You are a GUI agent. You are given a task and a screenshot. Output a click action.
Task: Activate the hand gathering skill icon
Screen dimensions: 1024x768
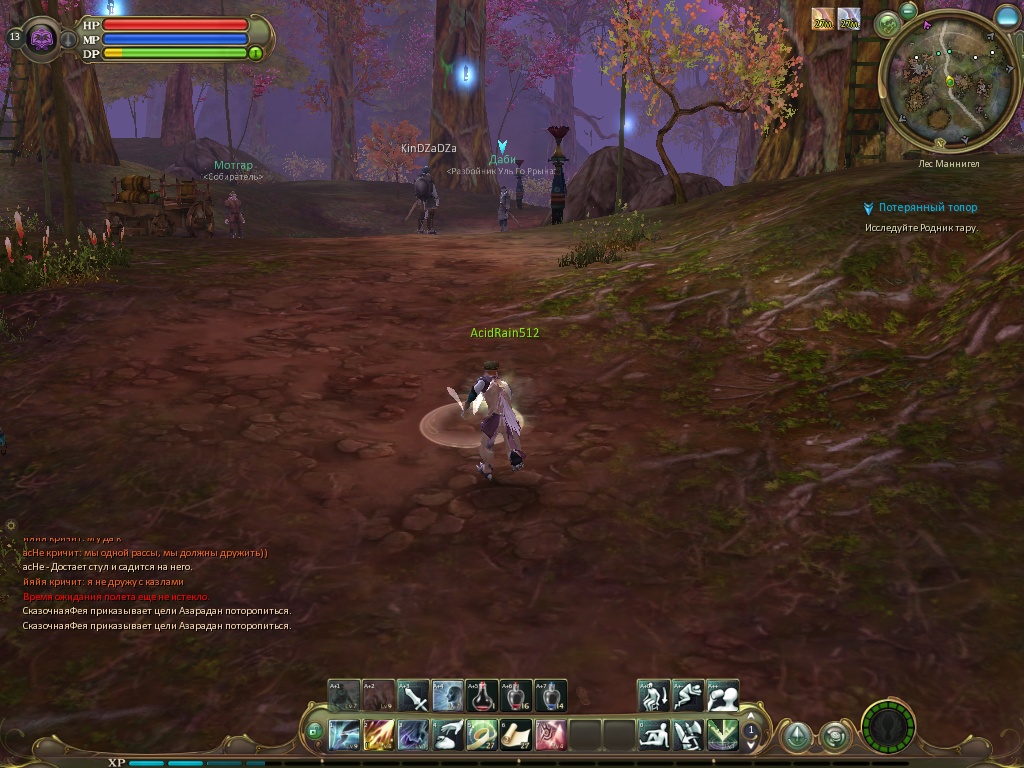click(x=448, y=735)
